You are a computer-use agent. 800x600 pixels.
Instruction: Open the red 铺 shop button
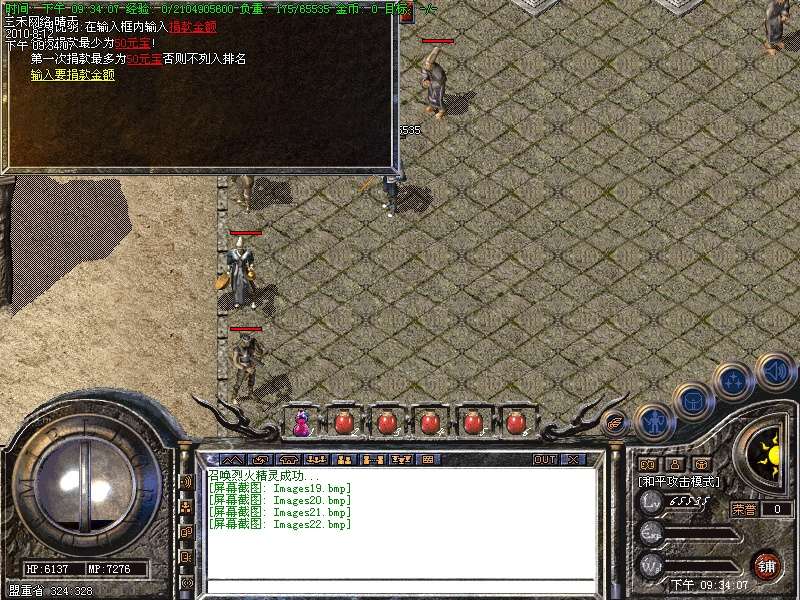click(766, 565)
